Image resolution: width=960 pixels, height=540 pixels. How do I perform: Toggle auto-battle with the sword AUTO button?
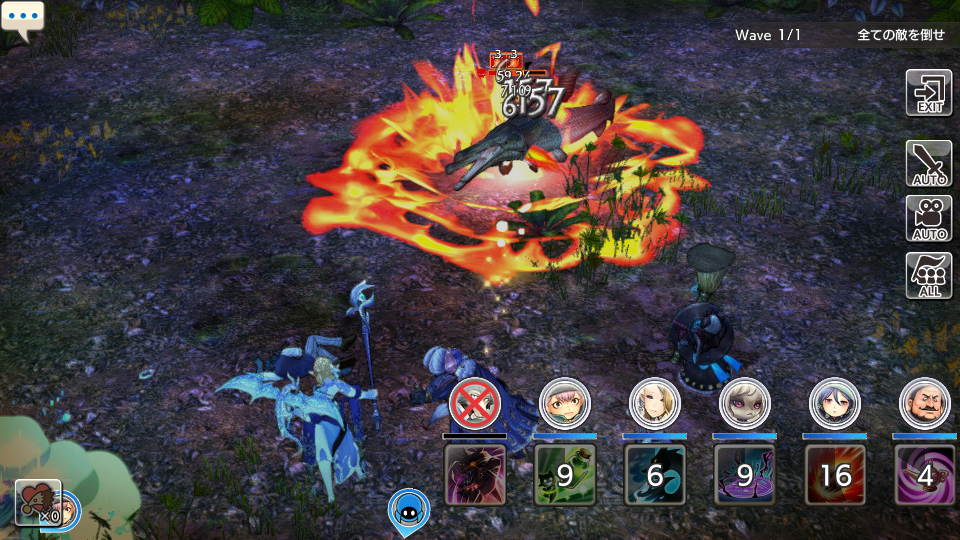pos(928,163)
